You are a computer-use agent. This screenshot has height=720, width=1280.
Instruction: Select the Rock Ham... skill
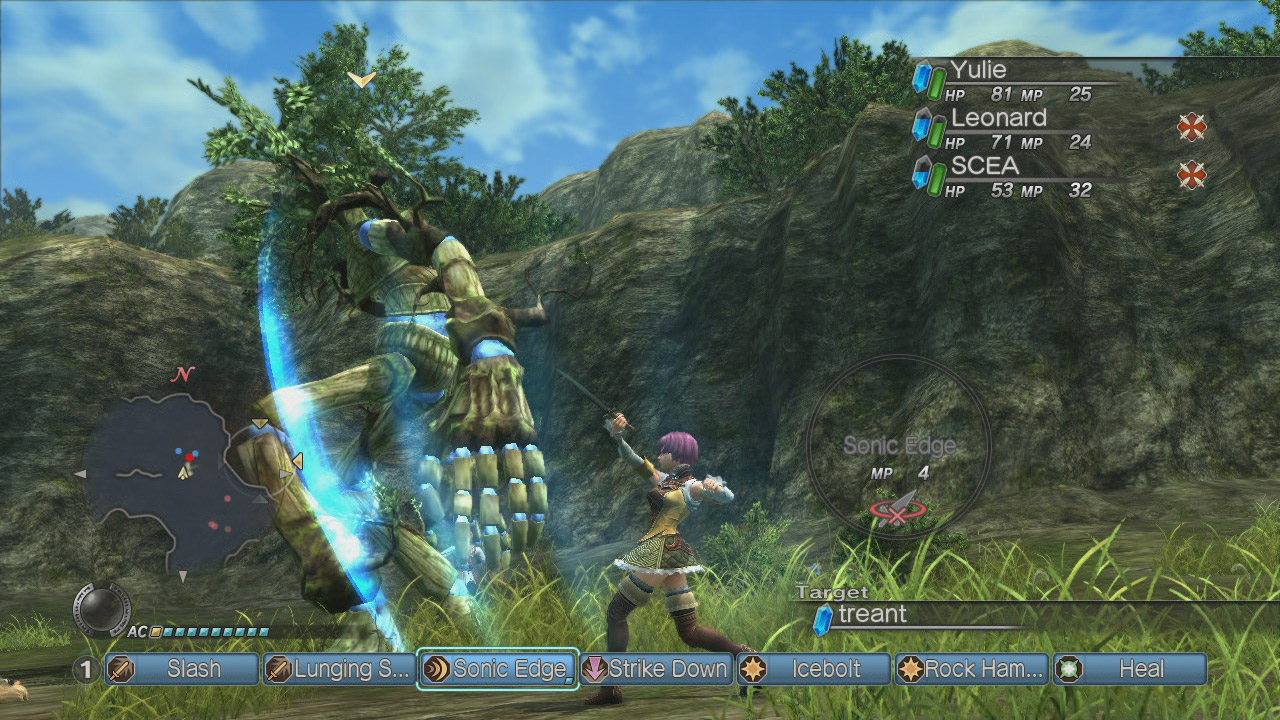click(x=972, y=669)
